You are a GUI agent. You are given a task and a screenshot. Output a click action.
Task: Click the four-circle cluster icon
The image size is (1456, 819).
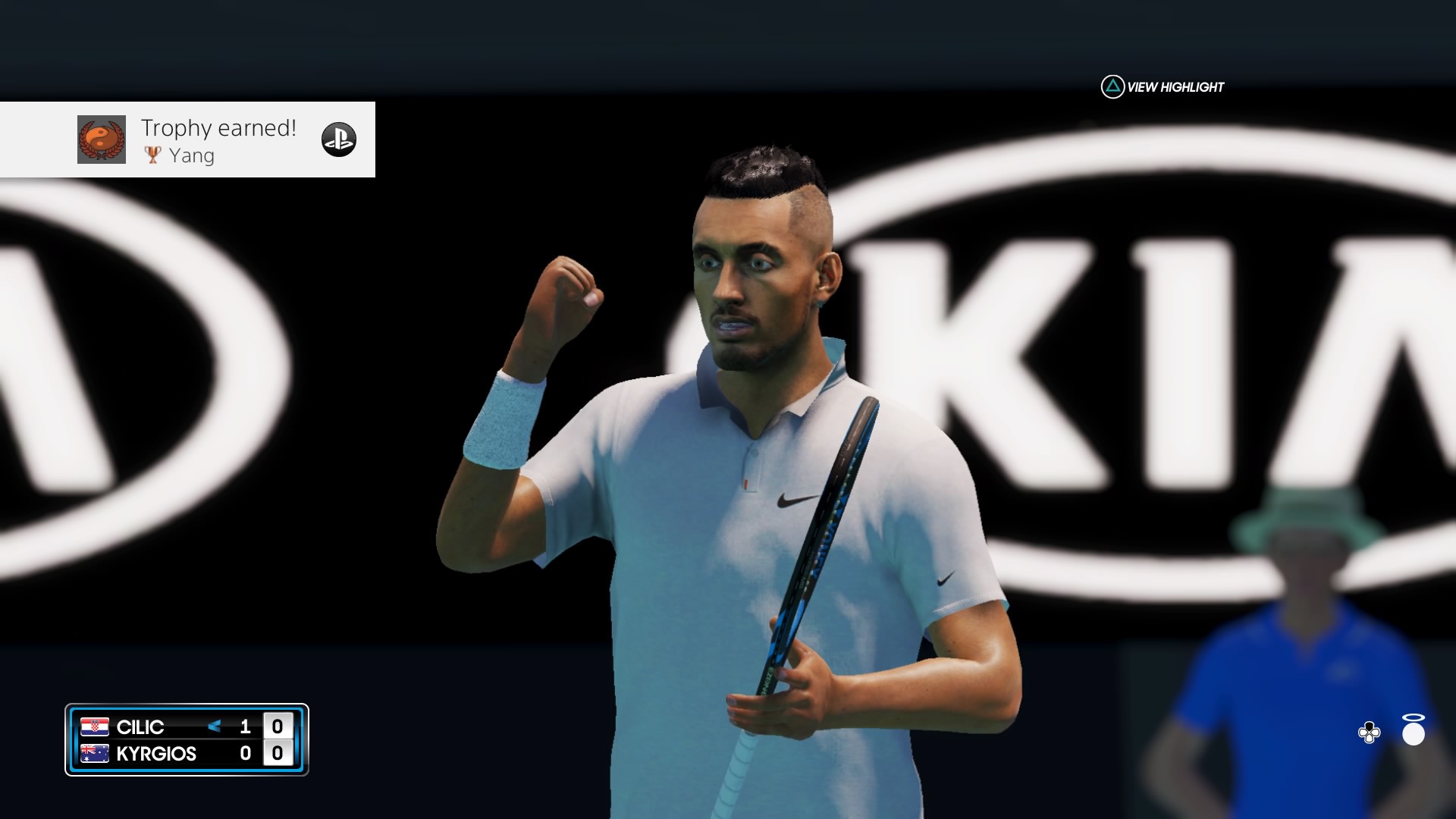tap(1369, 733)
